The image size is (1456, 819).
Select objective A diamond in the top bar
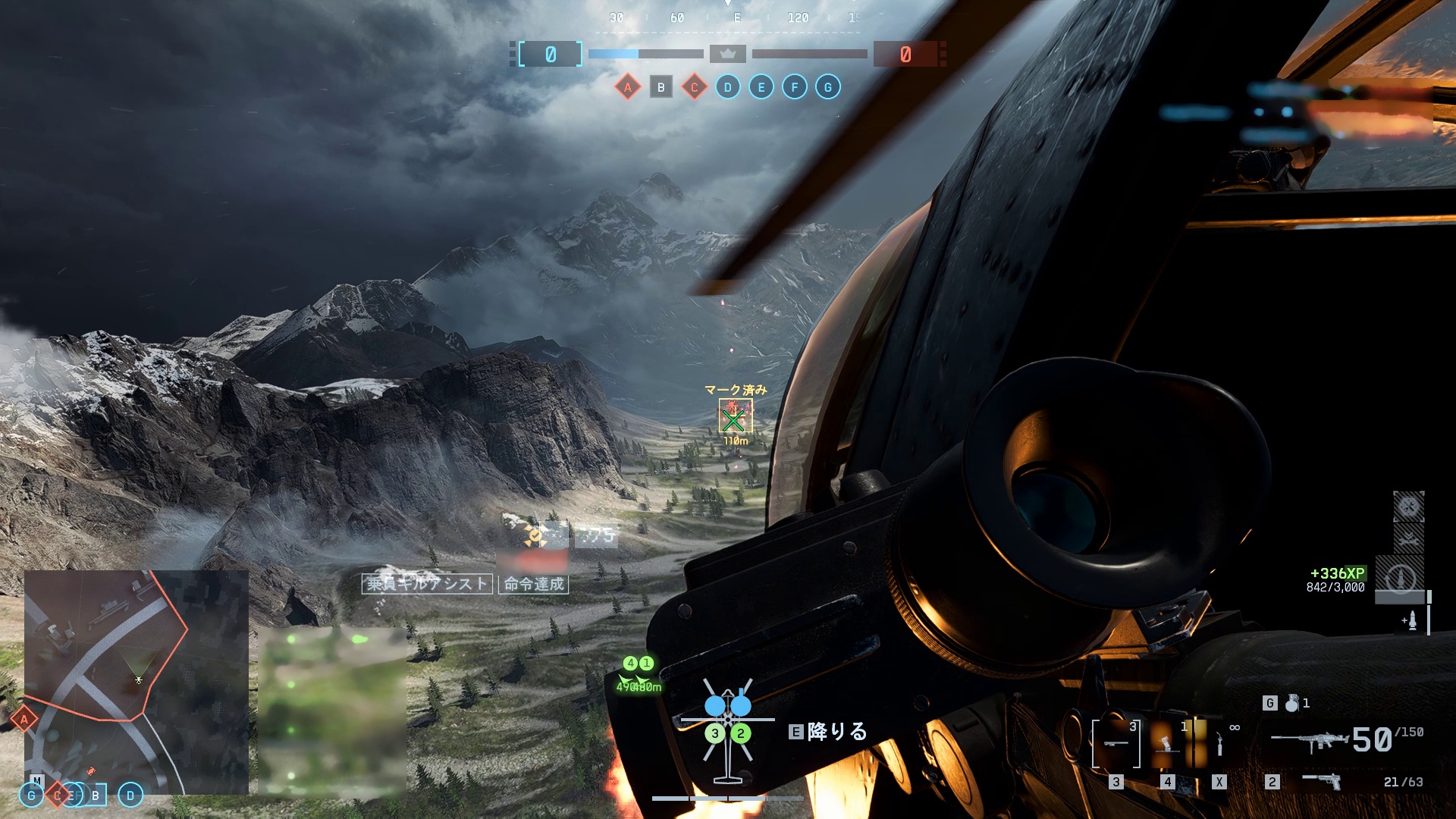(x=627, y=87)
